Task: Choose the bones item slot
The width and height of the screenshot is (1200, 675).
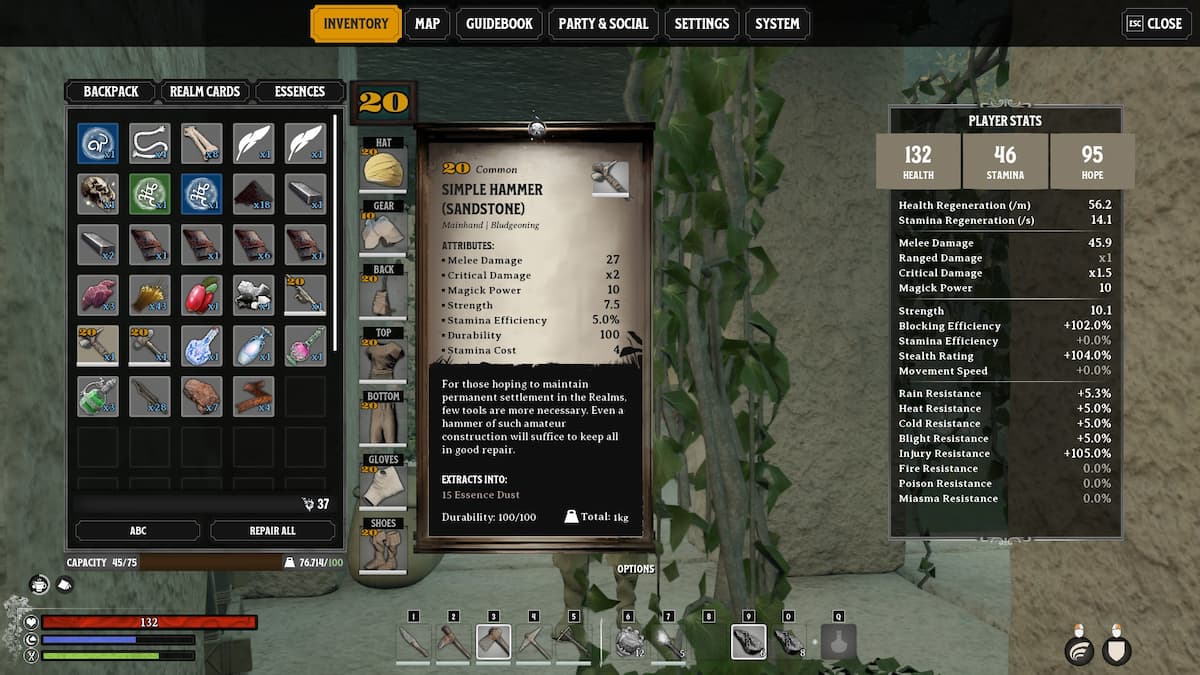Action: [201, 143]
